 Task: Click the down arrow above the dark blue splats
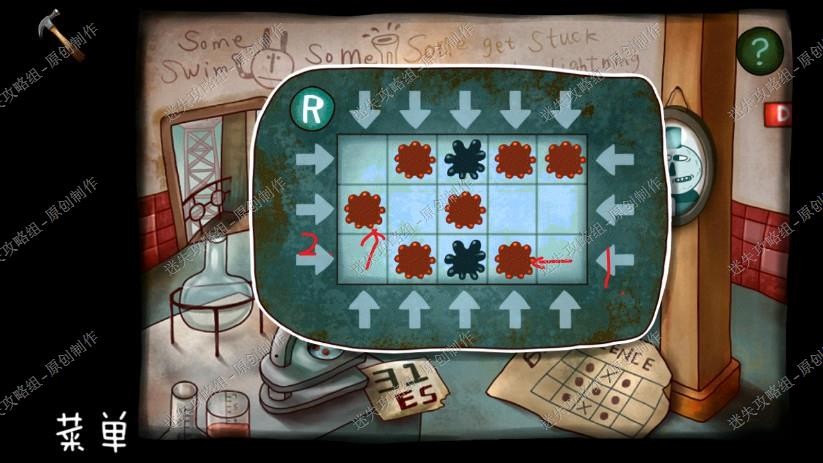(463, 107)
